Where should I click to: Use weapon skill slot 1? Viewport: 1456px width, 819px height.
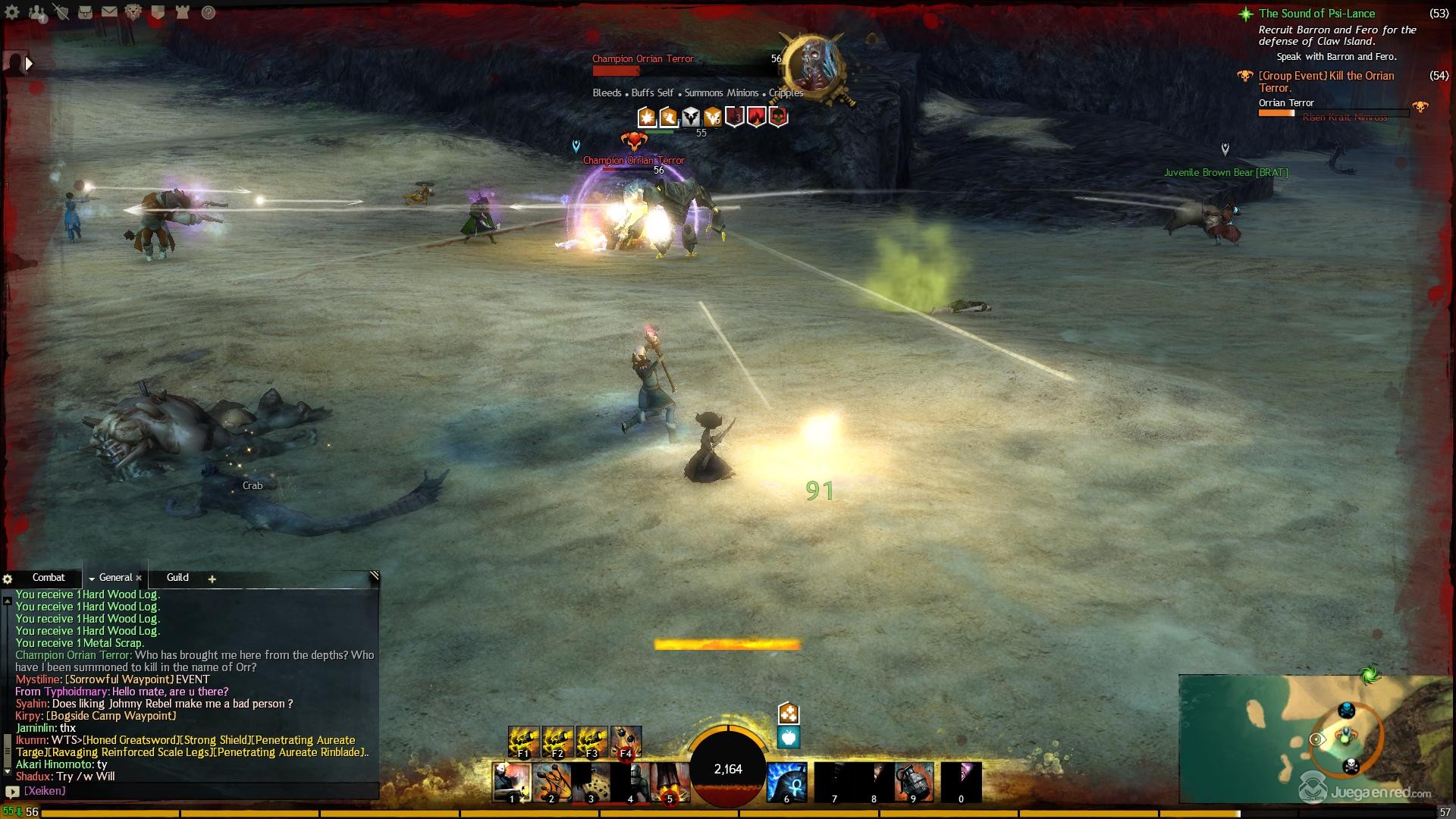tap(511, 782)
